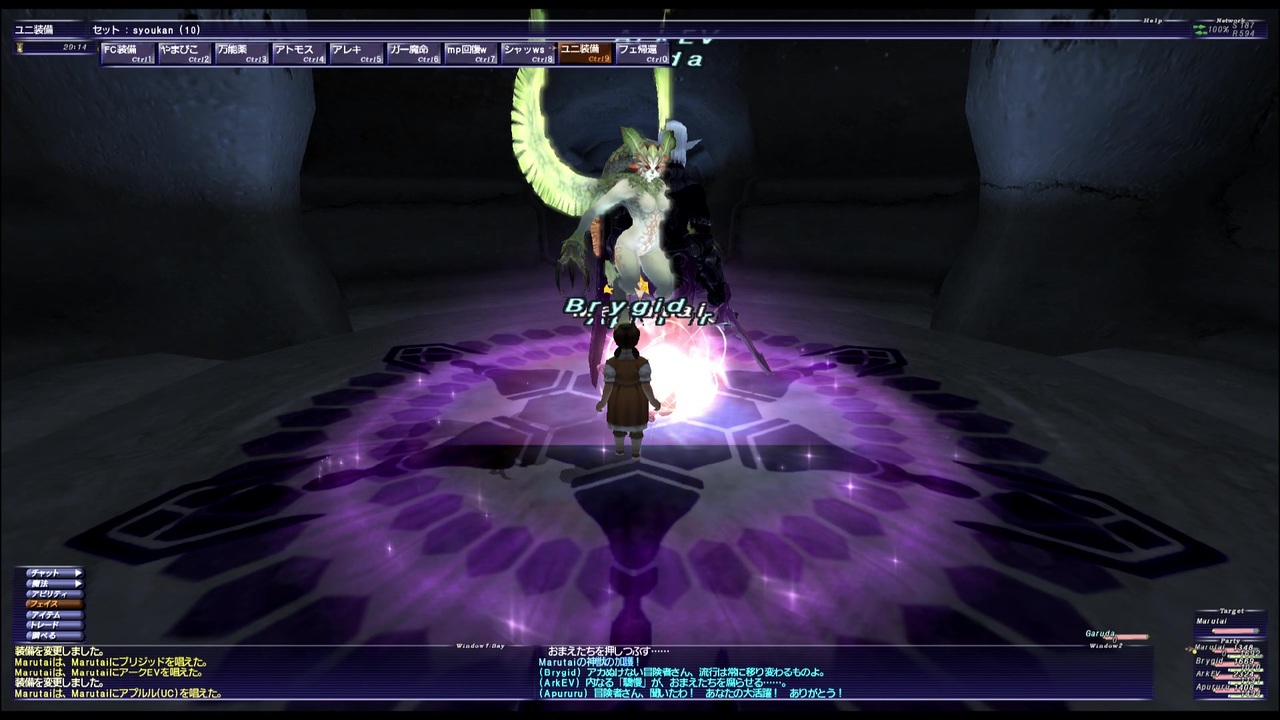Expand the チャット submenu arrow
Screen dimensions: 1280x720
[78, 572]
